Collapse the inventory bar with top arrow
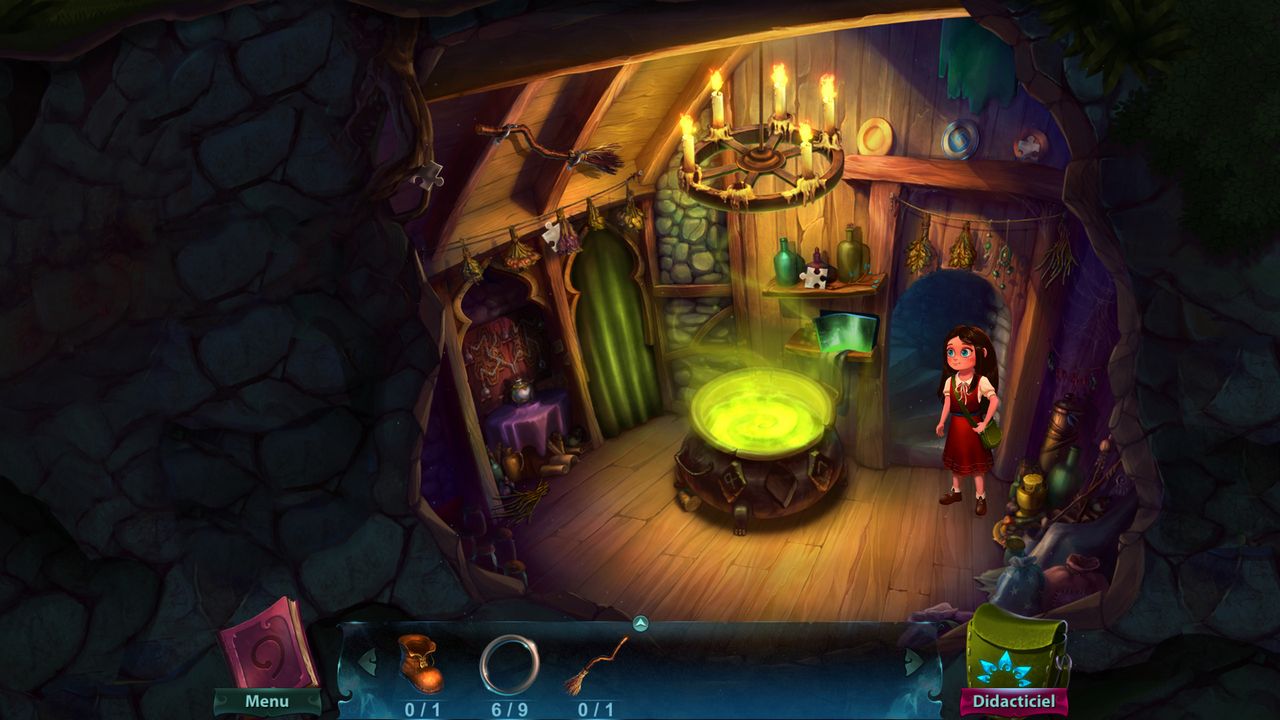Image resolution: width=1280 pixels, height=720 pixels. tap(641, 624)
